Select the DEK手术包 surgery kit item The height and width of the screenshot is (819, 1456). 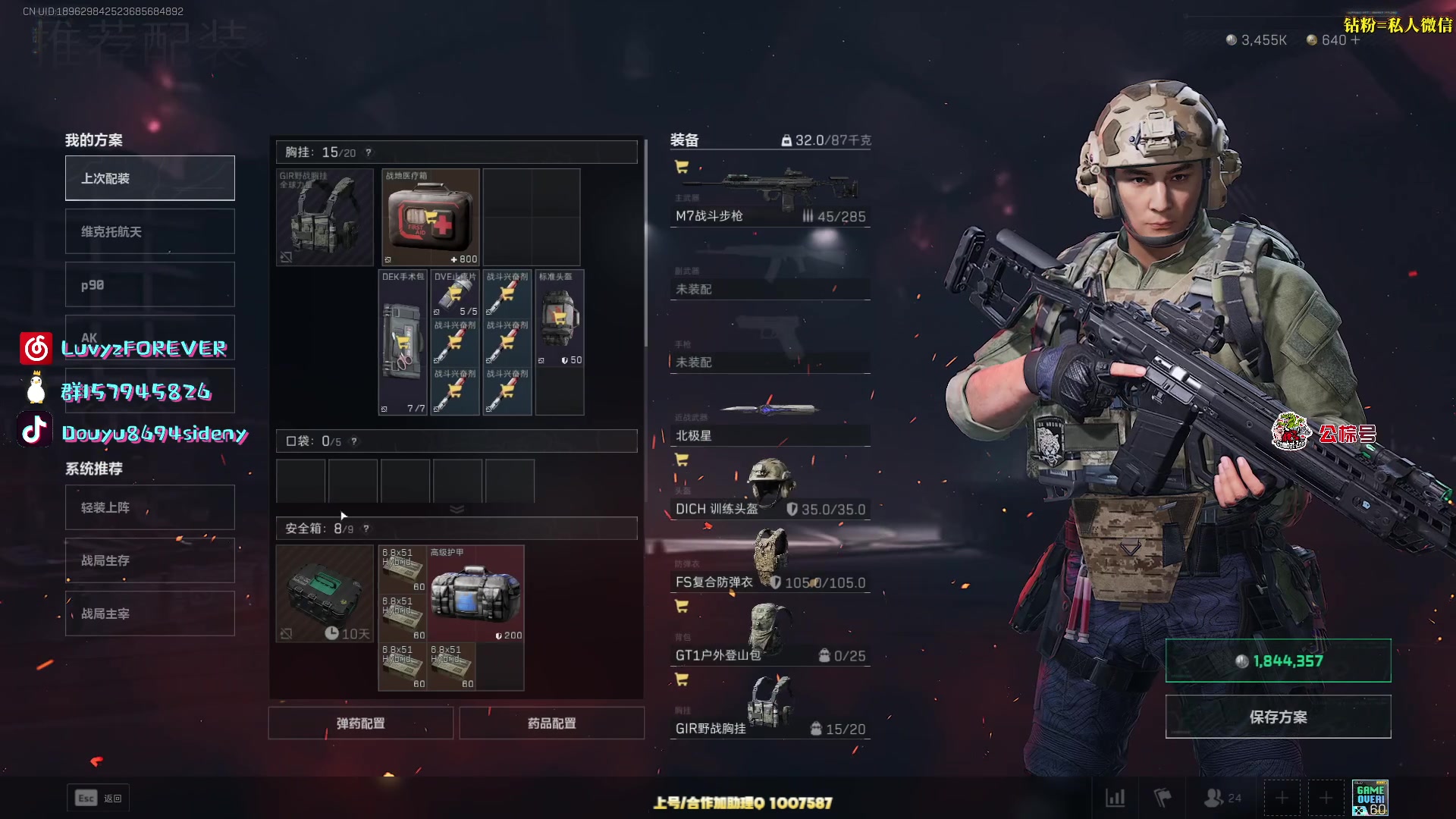403,342
